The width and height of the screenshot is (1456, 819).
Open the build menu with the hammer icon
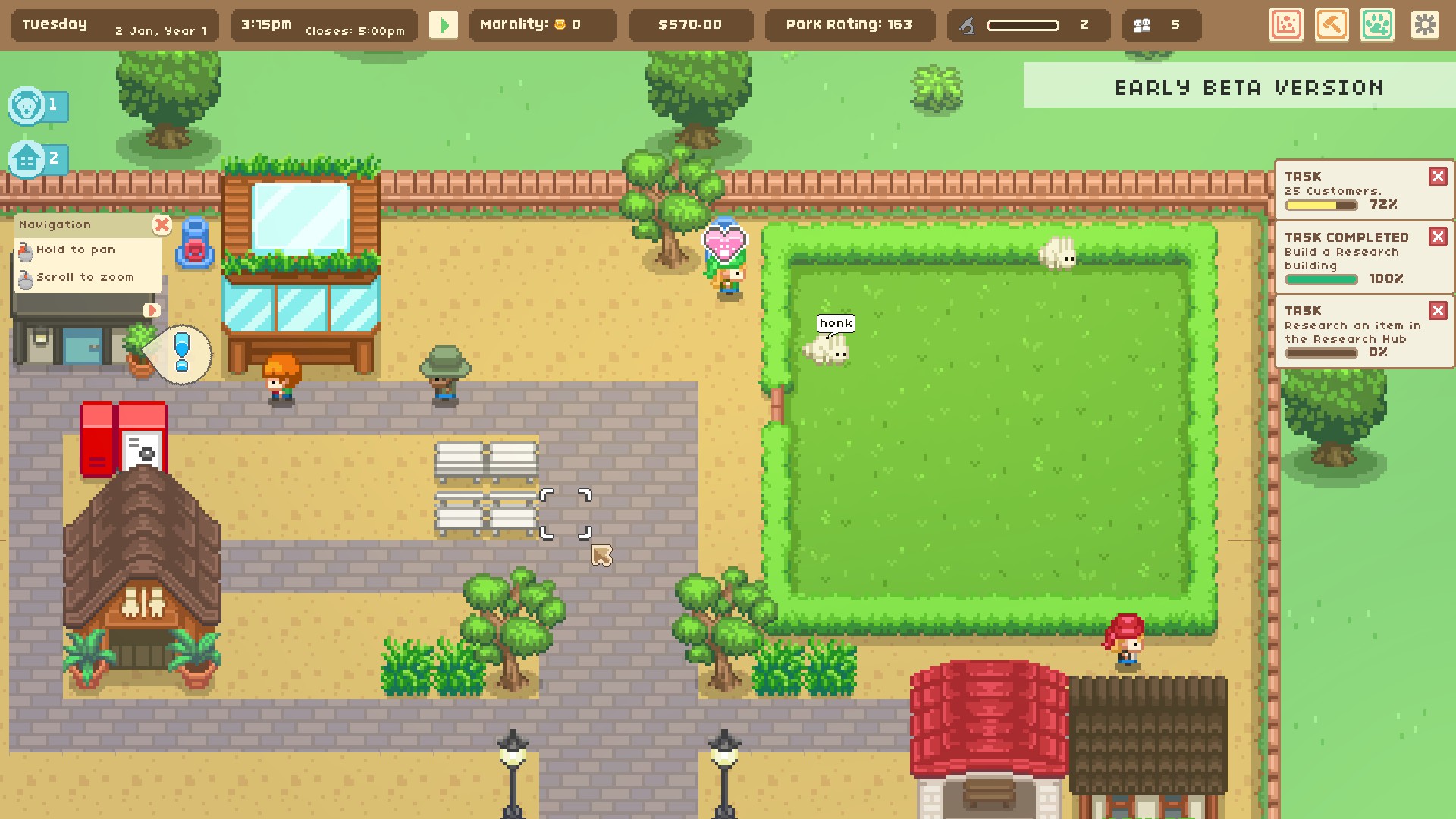pyautogui.click(x=1332, y=25)
